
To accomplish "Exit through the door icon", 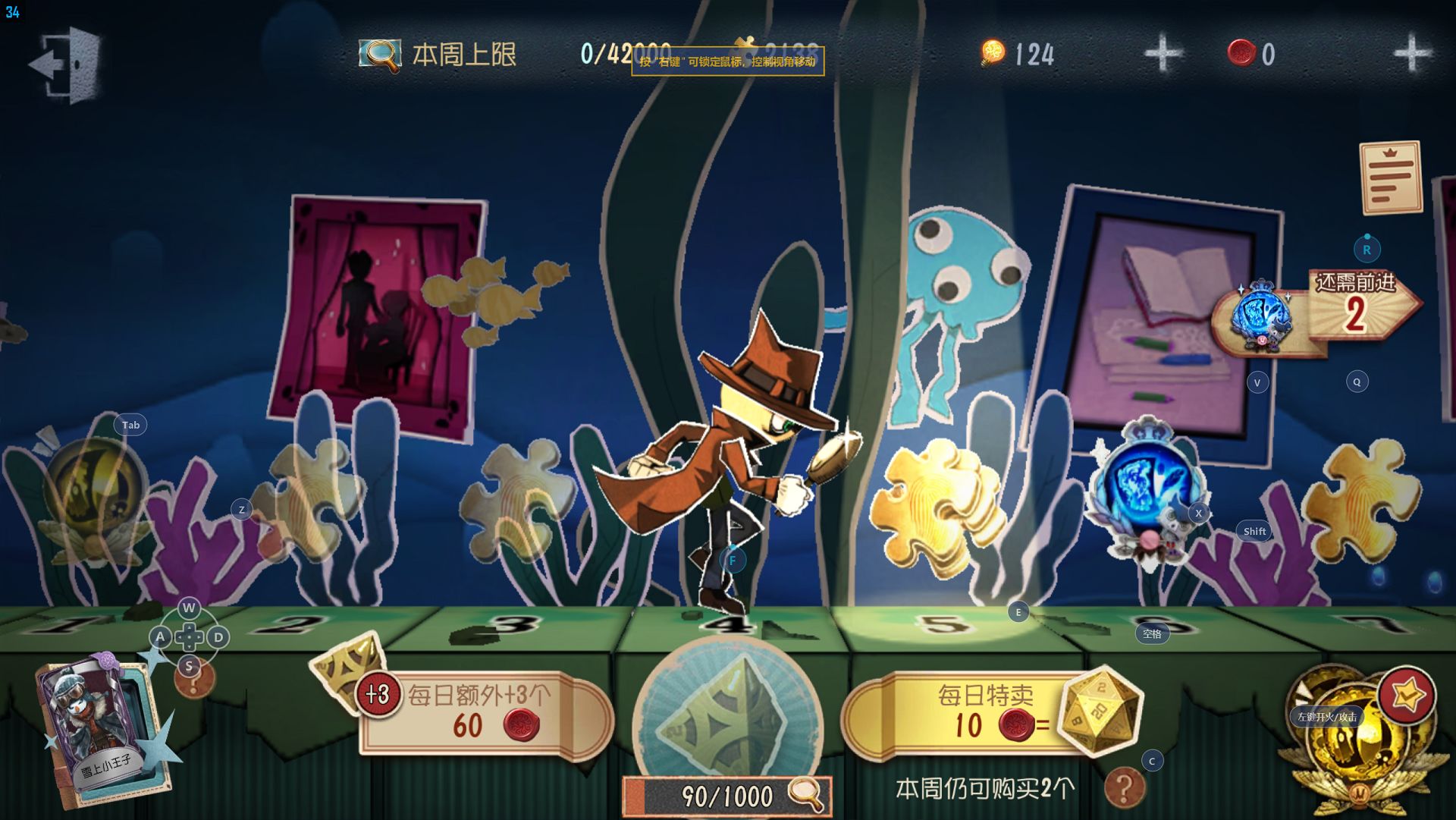I will (66, 64).
